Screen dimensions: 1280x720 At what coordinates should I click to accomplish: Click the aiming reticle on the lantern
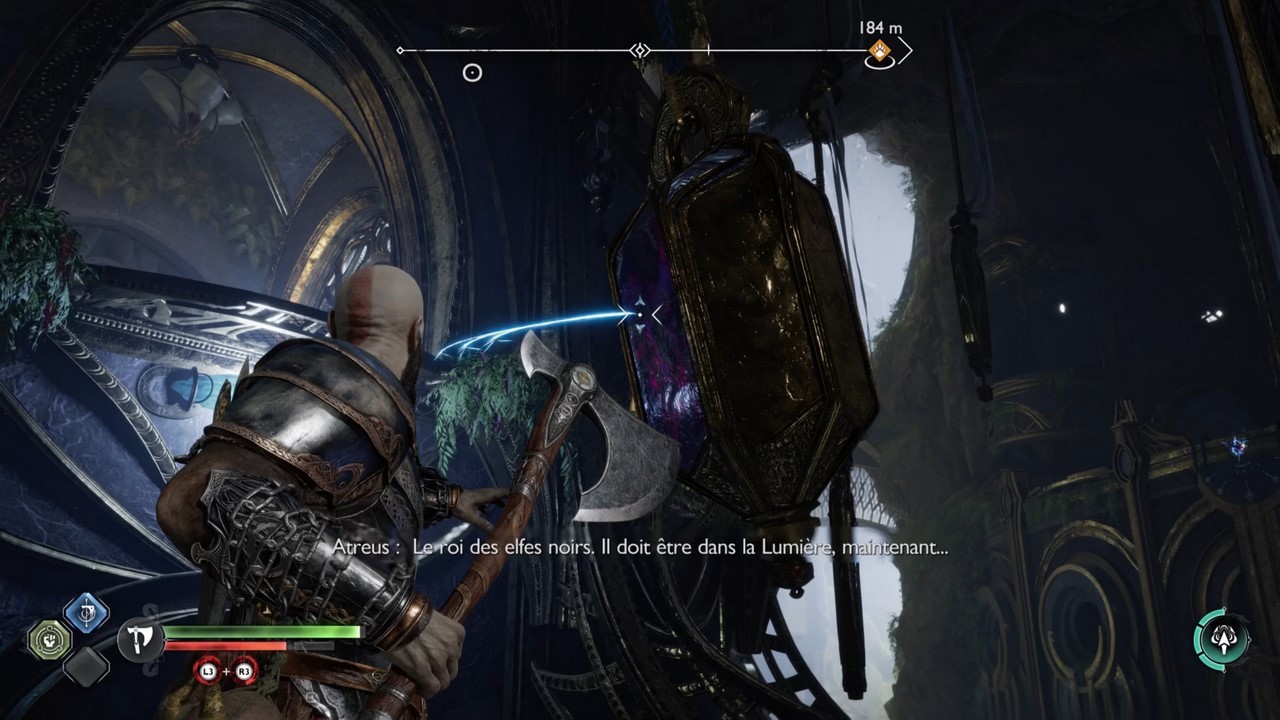pos(638,313)
